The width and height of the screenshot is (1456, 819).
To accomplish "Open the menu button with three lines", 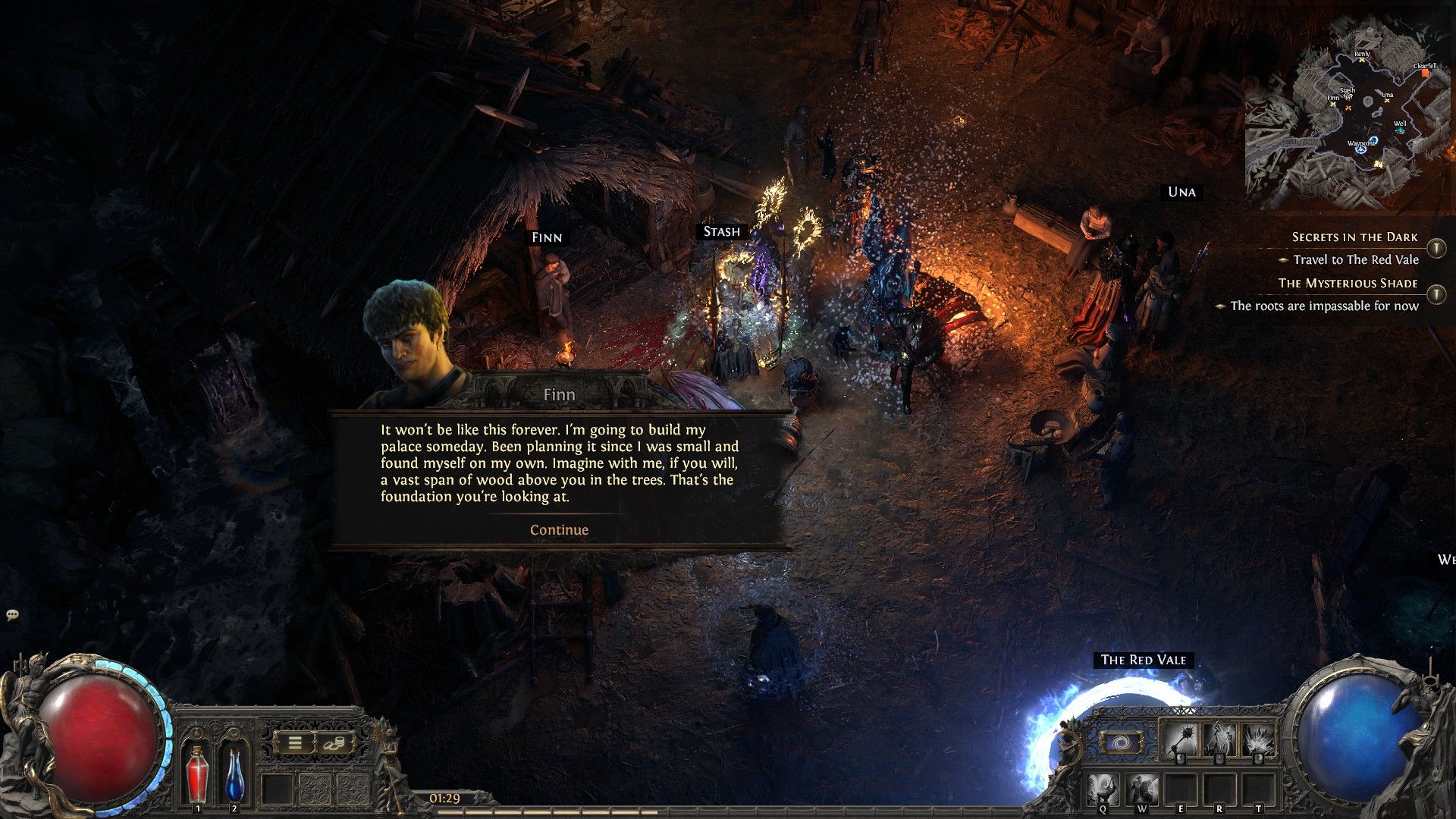I will [x=295, y=744].
